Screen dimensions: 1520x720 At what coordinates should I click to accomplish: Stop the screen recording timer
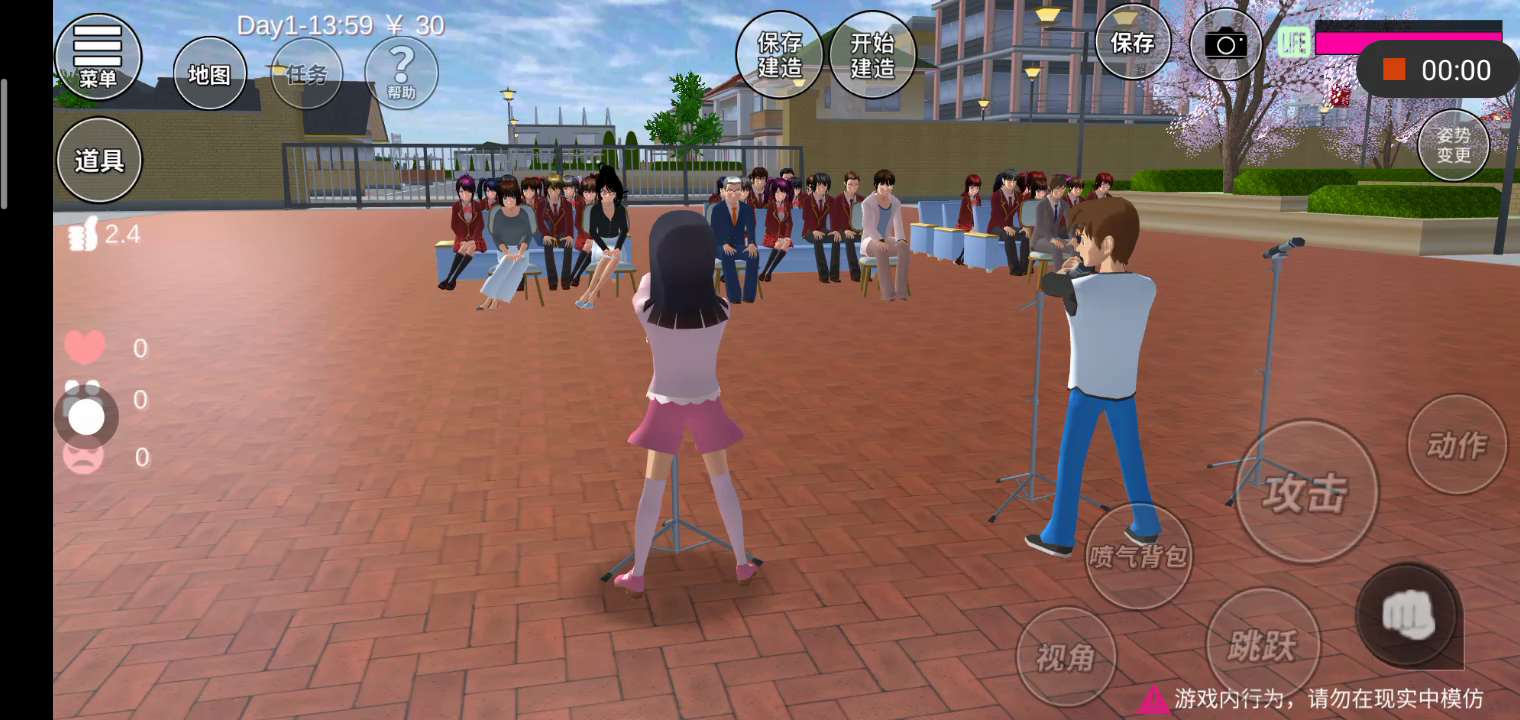pyautogui.click(x=1394, y=70)
